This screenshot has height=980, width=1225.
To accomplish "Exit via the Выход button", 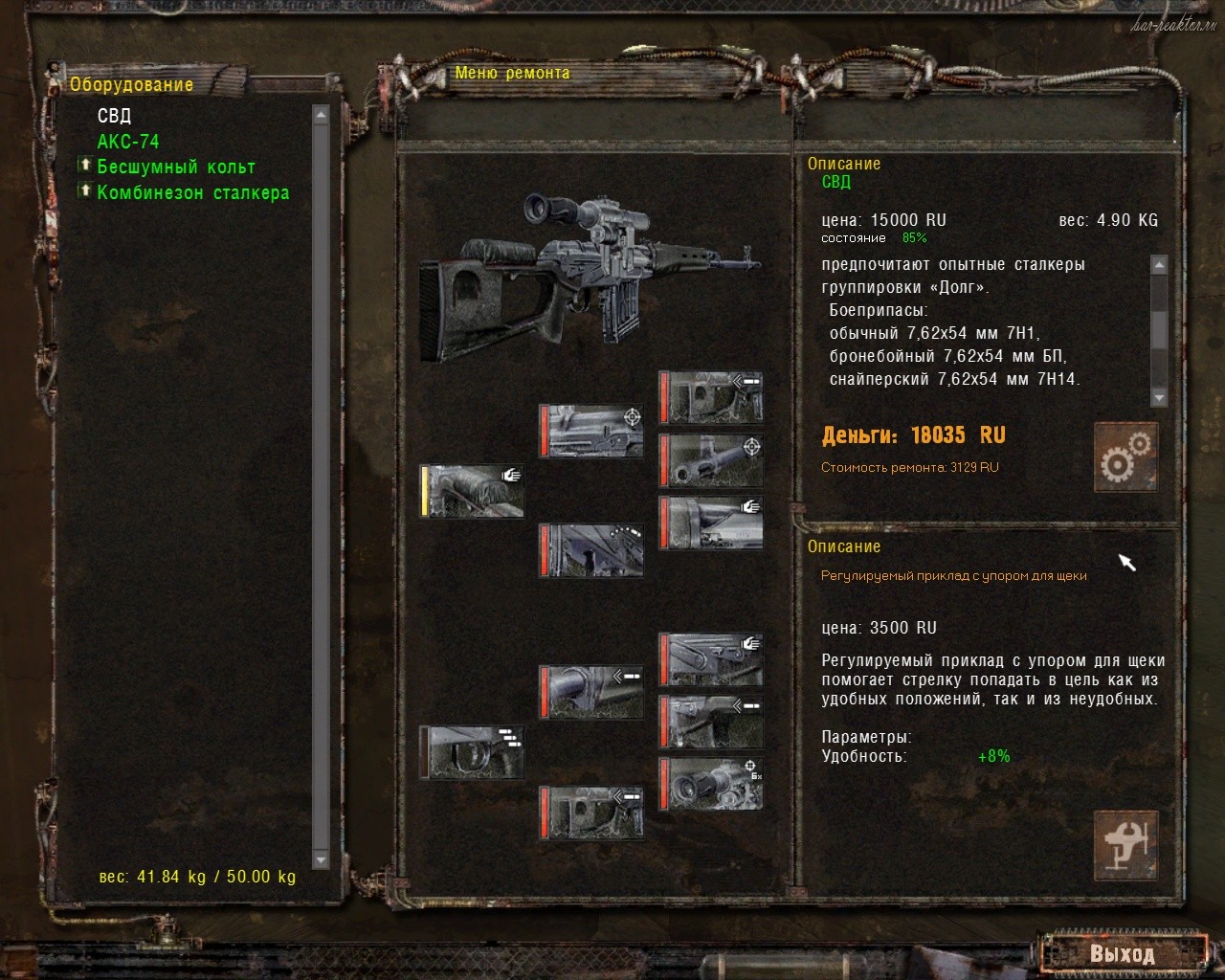I will coord(1122,954).
